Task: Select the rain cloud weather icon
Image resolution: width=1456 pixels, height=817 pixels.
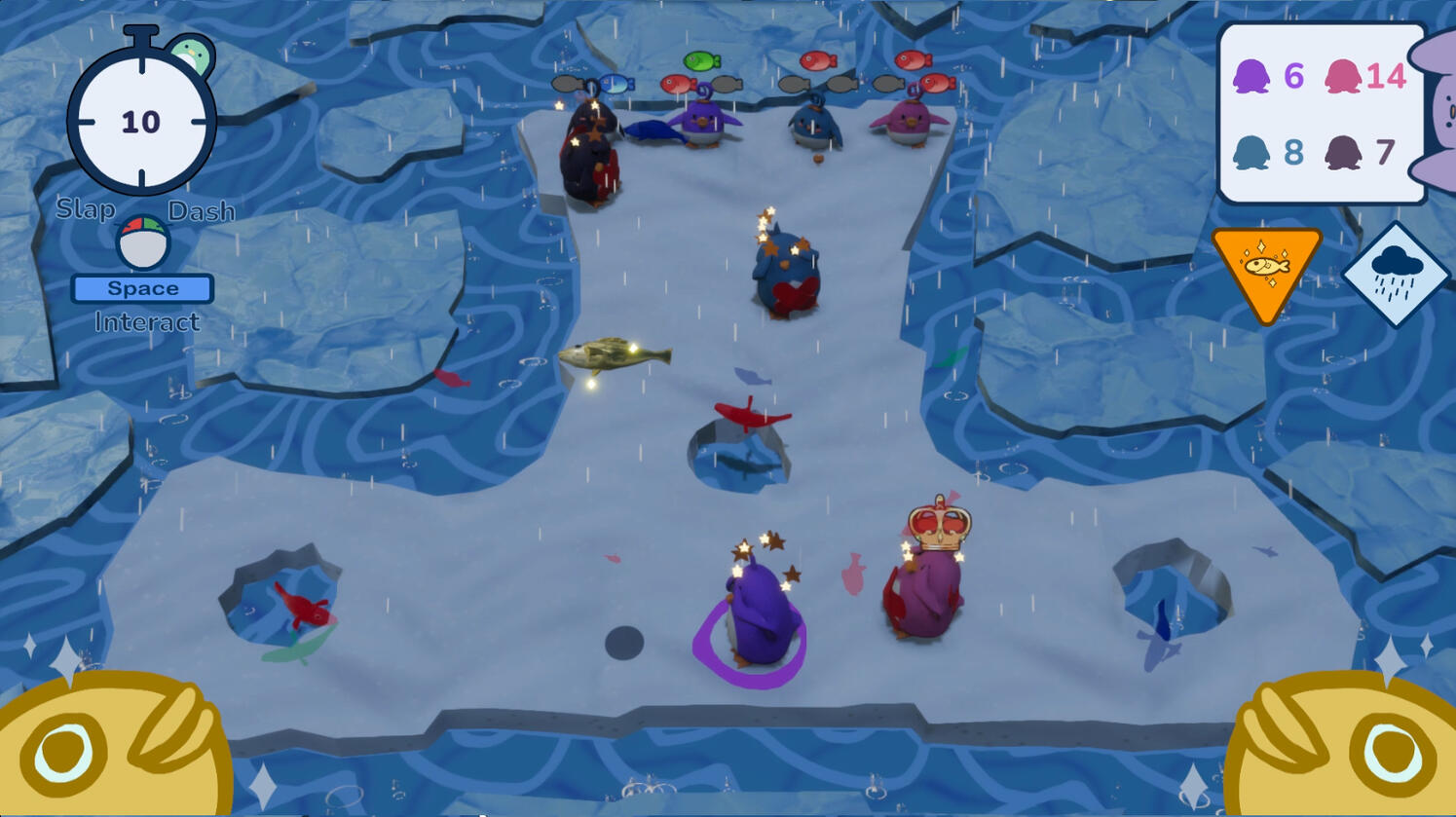Action: point(1396,273)
